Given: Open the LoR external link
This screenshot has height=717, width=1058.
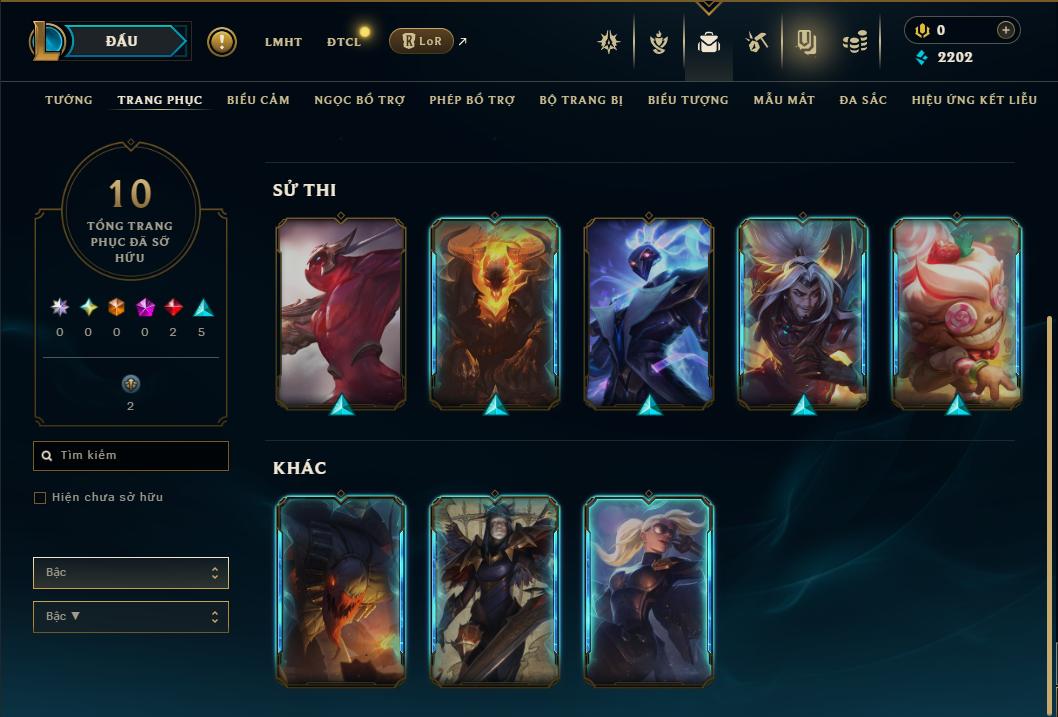Looking at the screenshot, I should [x=428, y=42].
